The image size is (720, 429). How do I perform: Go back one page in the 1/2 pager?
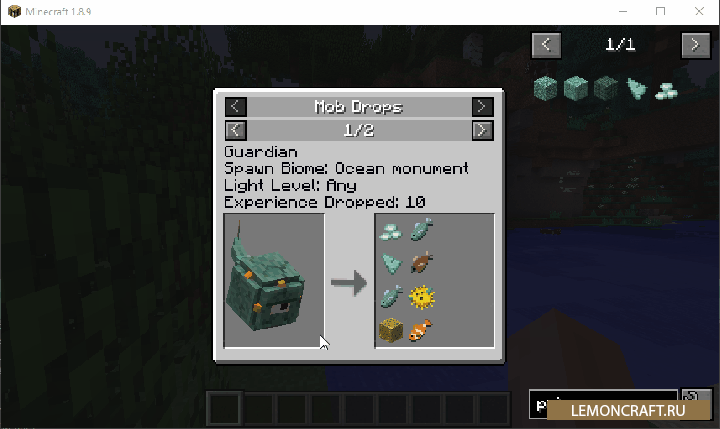(235, 130)
